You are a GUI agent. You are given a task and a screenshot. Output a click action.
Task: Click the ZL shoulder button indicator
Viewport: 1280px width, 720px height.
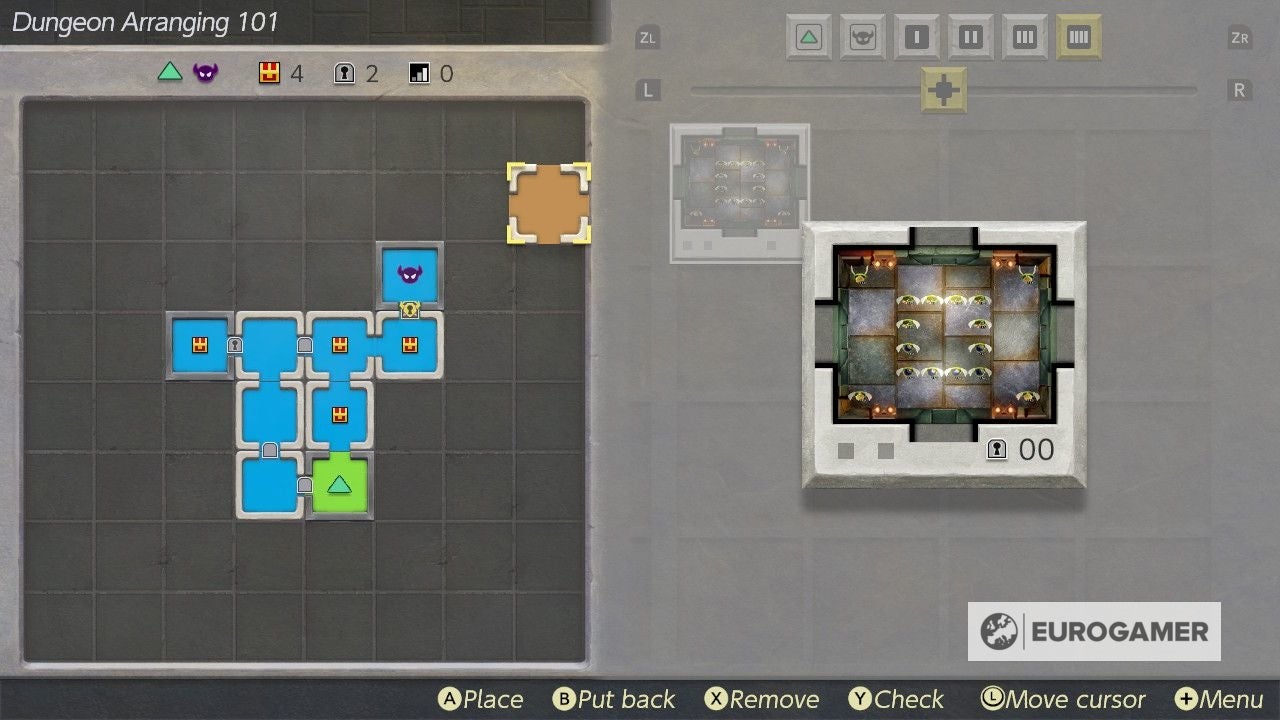646,36
